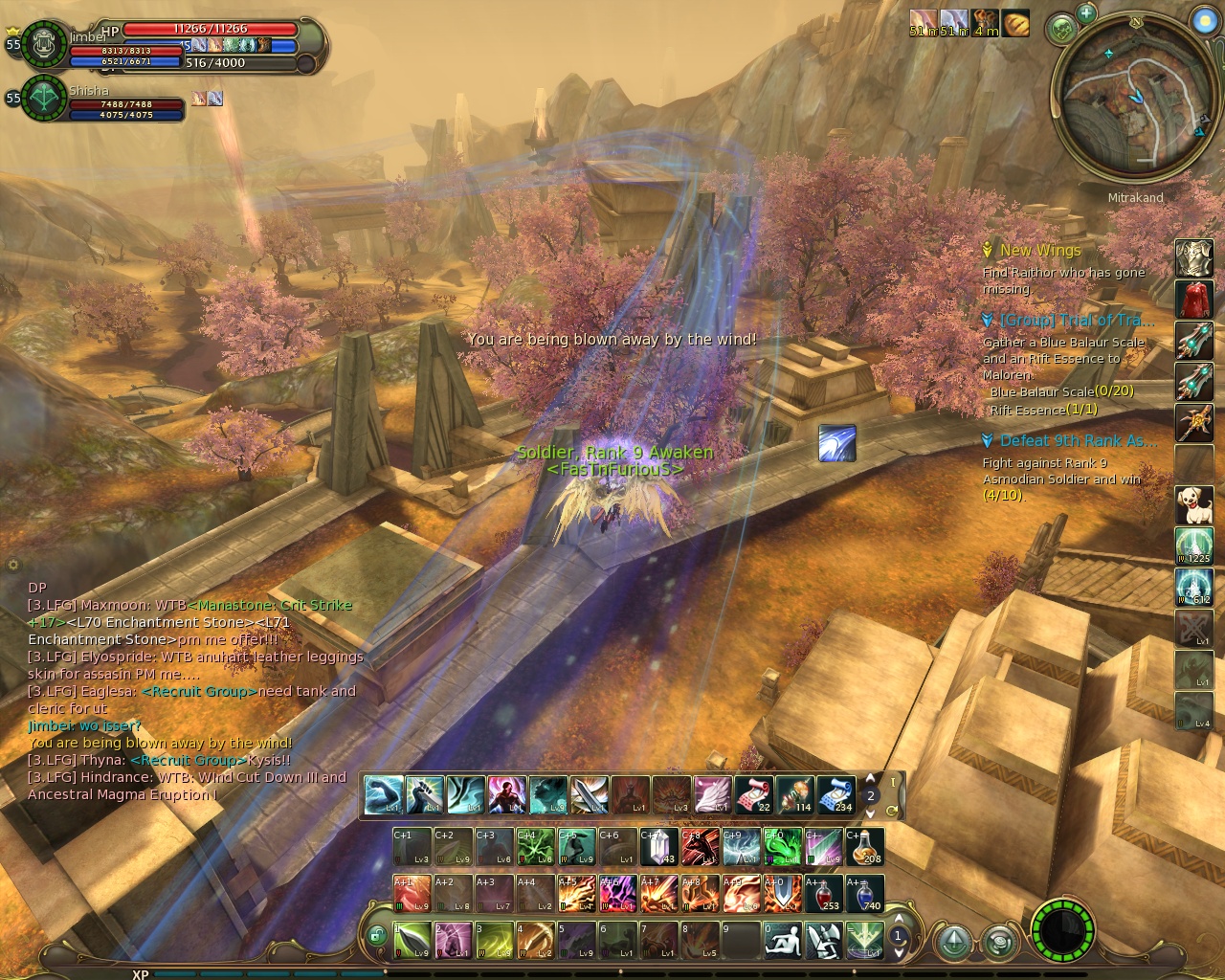
Task: Select the Trial of Tra... group quest
Action: coord(1076,321)
